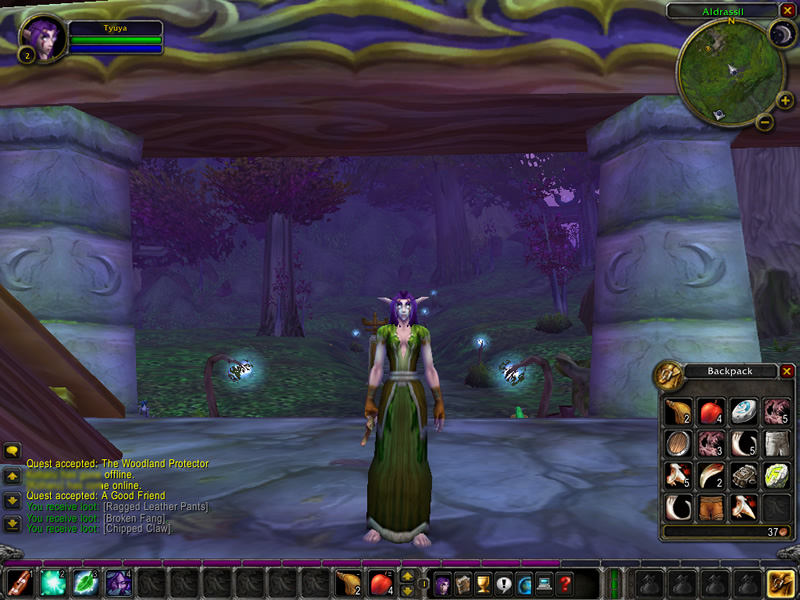
Task: Select the red apple in the Backpack
Action: [x=710, y=410]
